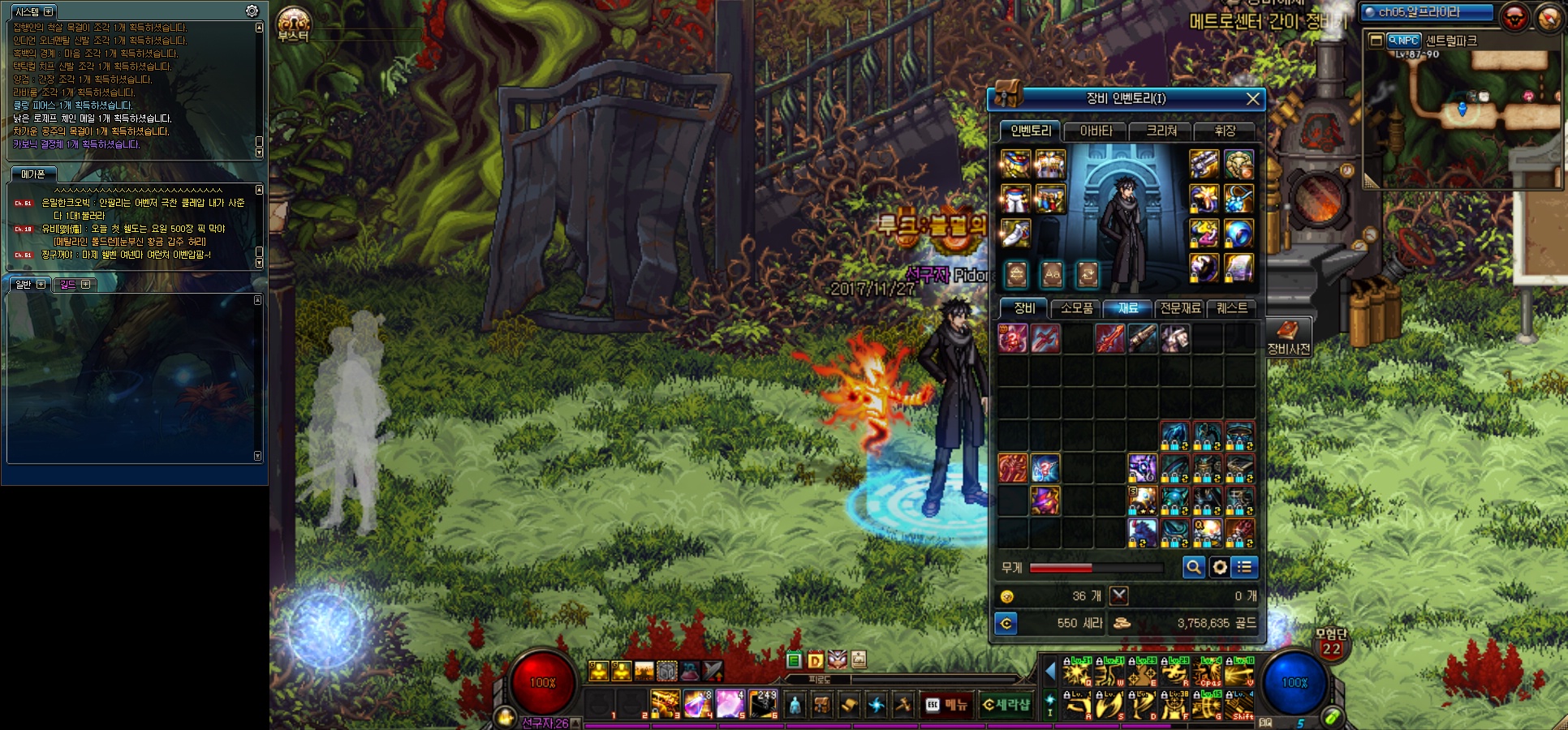Open system chat settings gear

point(252,11)
